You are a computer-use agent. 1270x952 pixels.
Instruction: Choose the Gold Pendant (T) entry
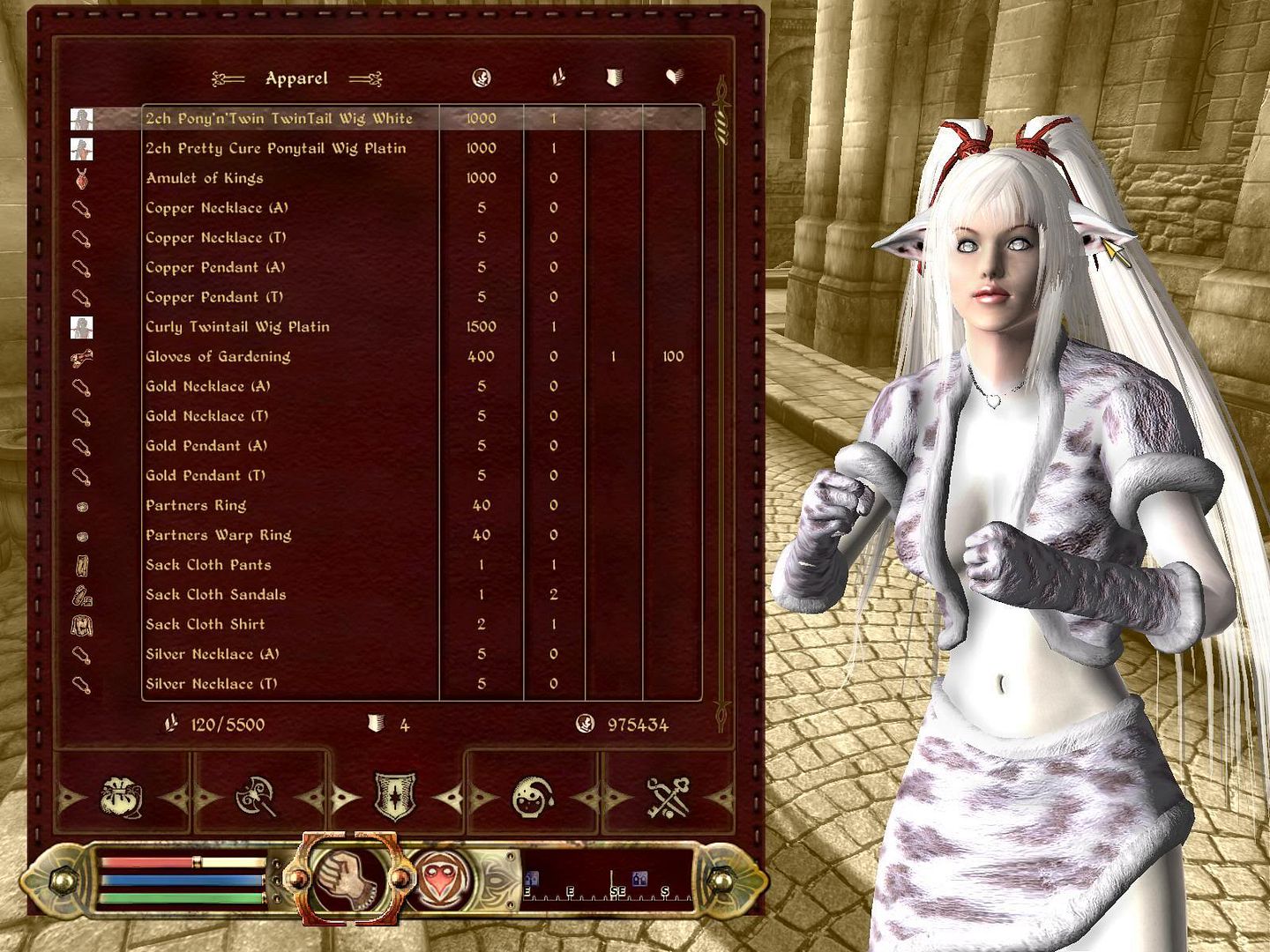(205, 476)
